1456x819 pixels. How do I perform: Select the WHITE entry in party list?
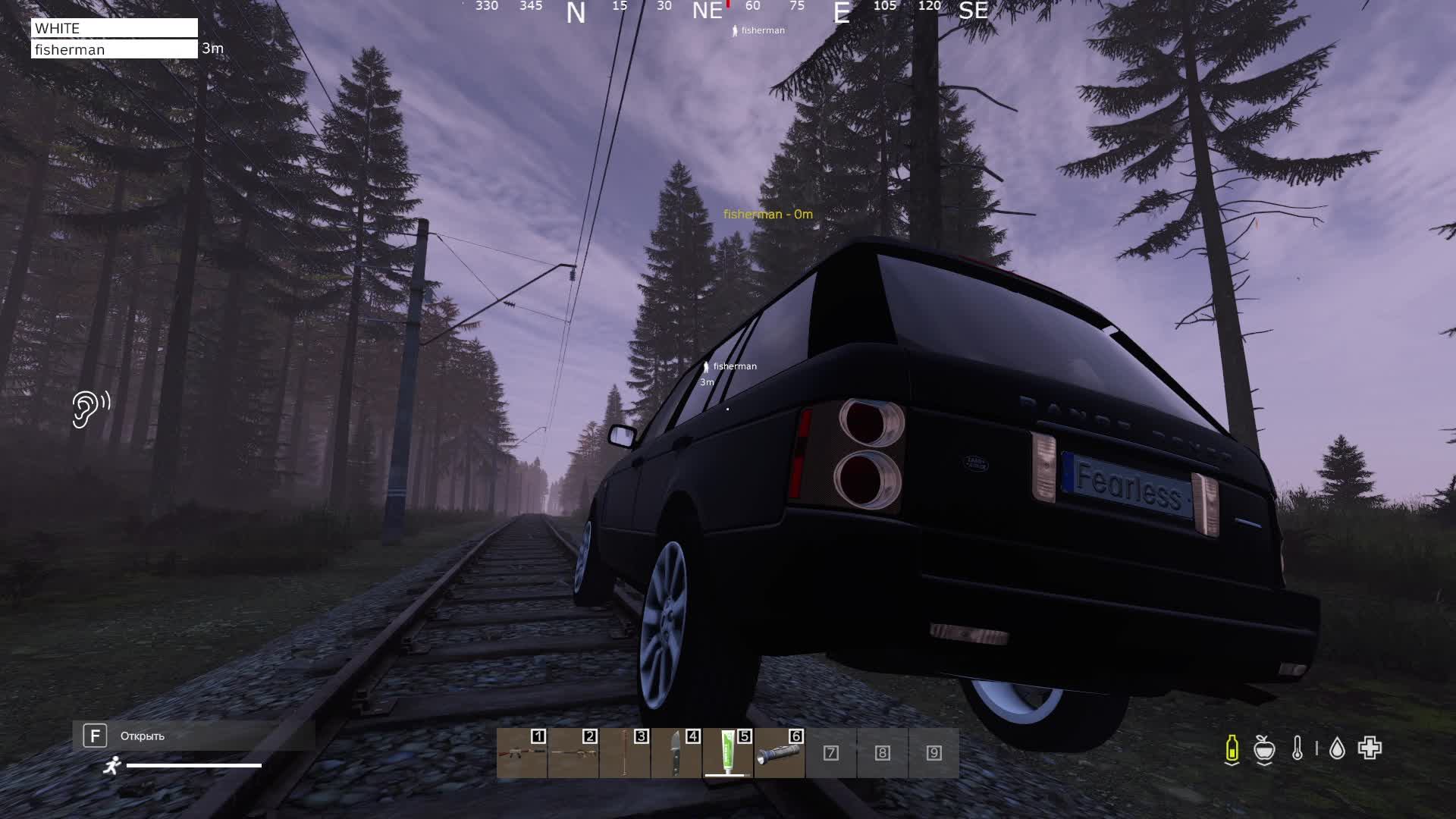tap(114, 28)
